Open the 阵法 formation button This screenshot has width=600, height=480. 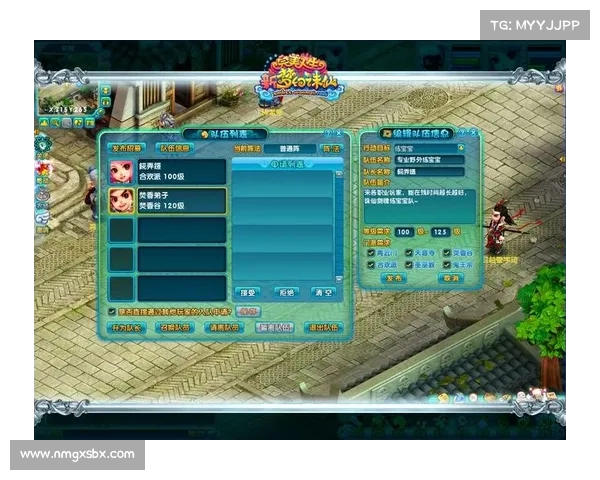click(x=331, y=148)
